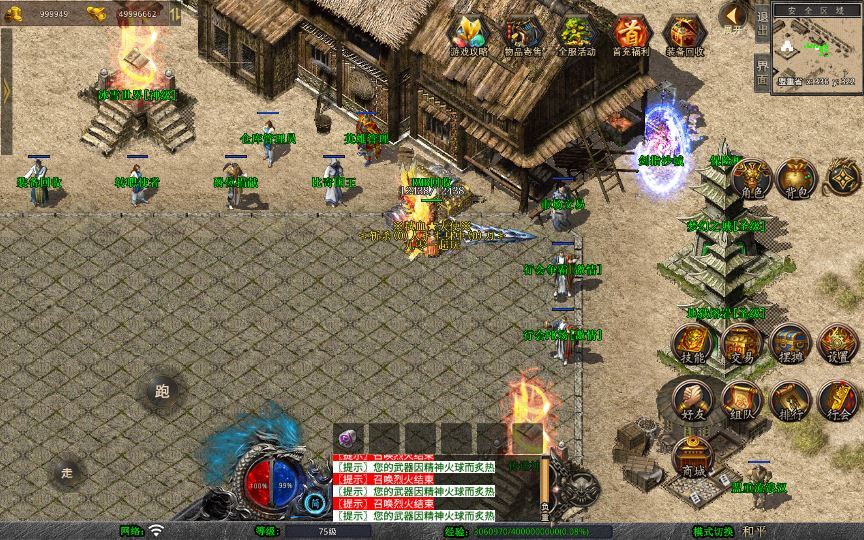Image resolution: width=864 pixels, height=540 pixels.
Task: Open the 全服活动 server events icon
Action: tap(577, 33)
